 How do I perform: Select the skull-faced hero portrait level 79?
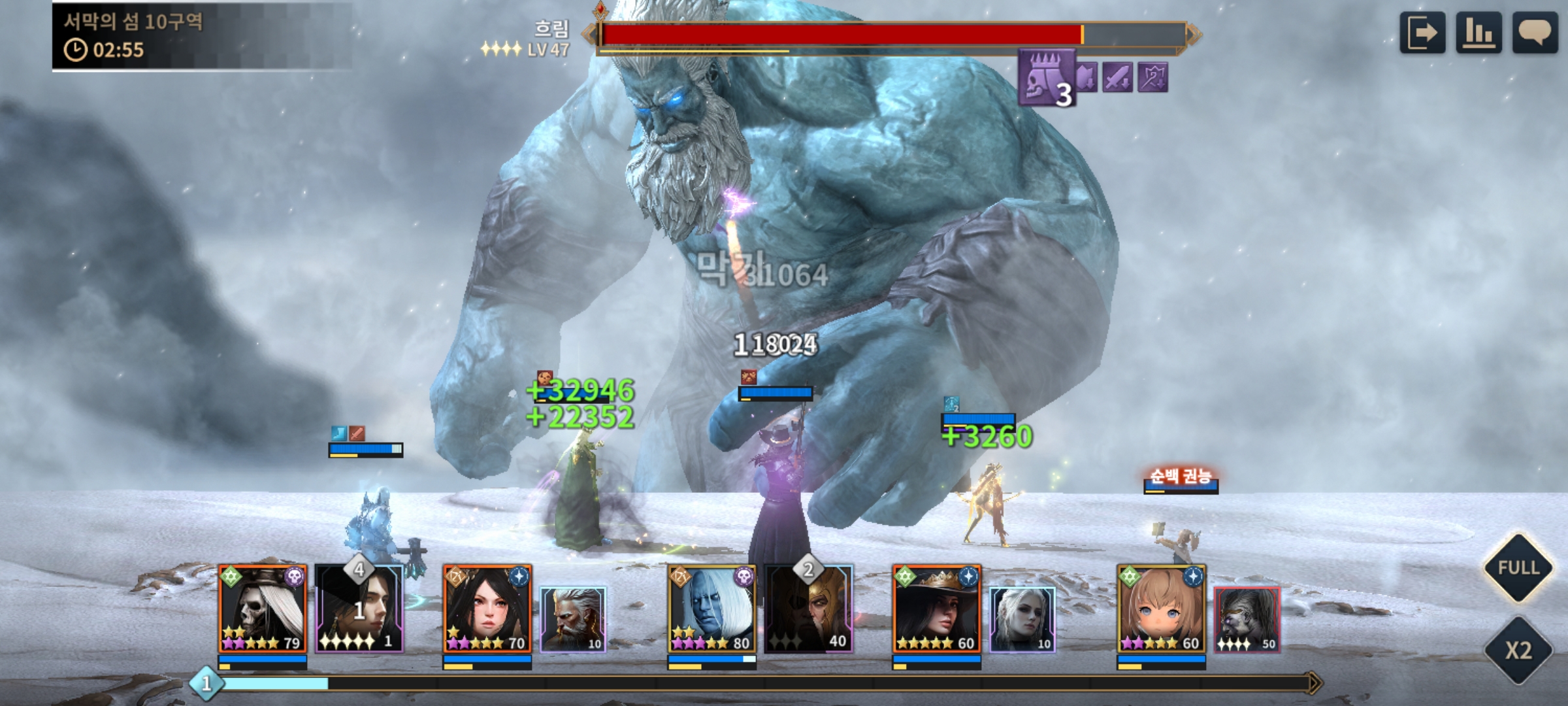coord(263,609)
